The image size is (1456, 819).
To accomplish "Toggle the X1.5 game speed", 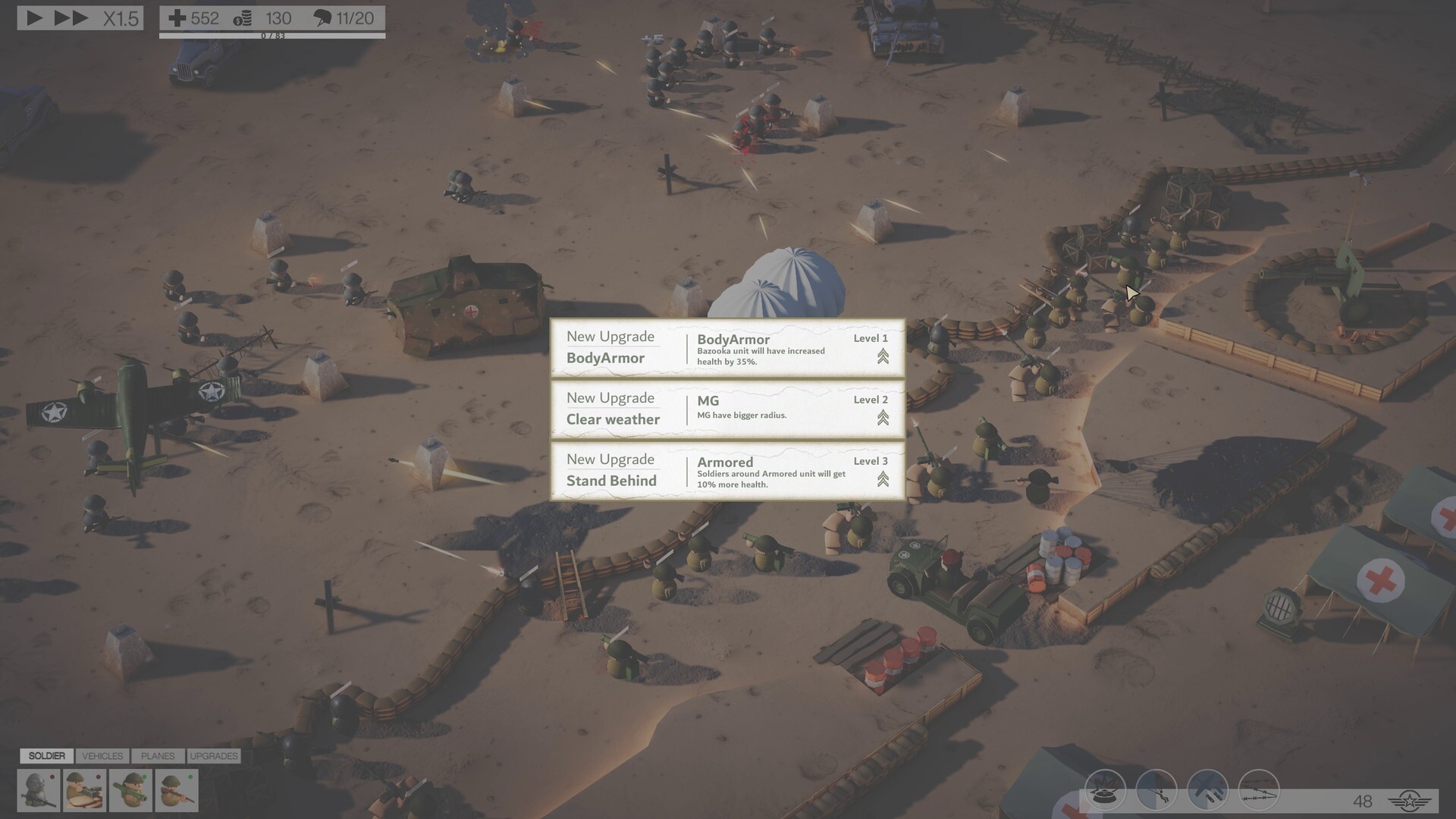I will pyautogui.click(x=121, y=18).
